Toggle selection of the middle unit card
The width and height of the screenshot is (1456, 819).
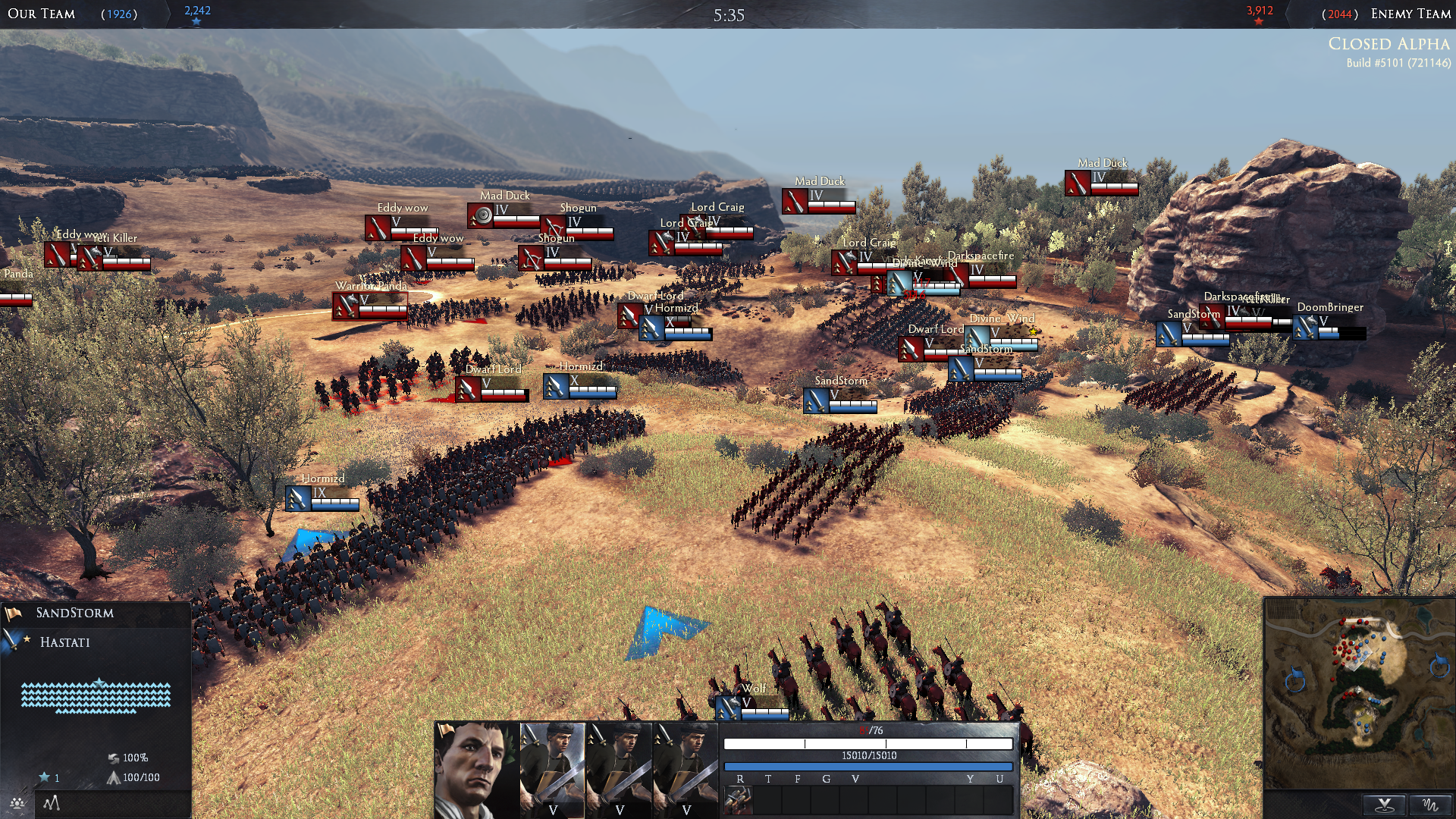click(619, 766)
